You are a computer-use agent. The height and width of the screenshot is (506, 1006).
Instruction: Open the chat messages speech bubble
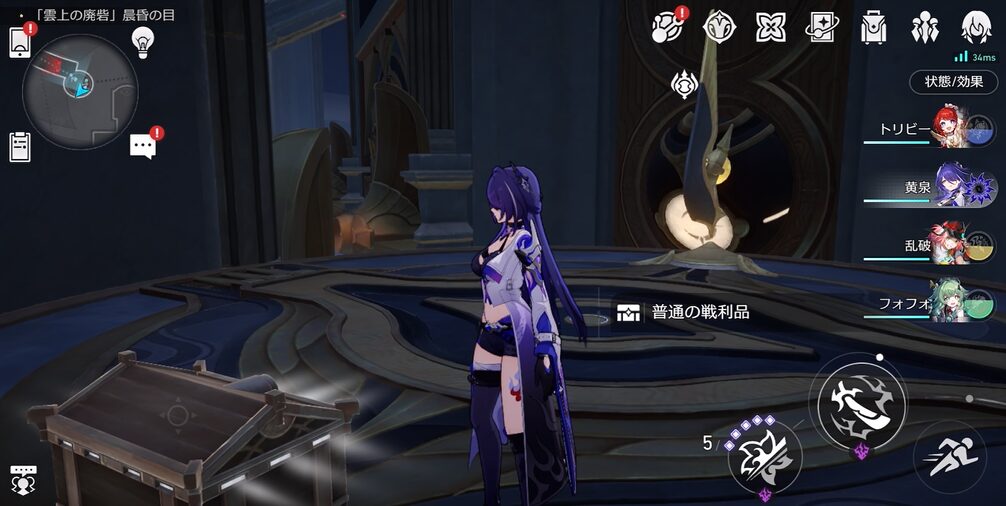click(143, 147)
